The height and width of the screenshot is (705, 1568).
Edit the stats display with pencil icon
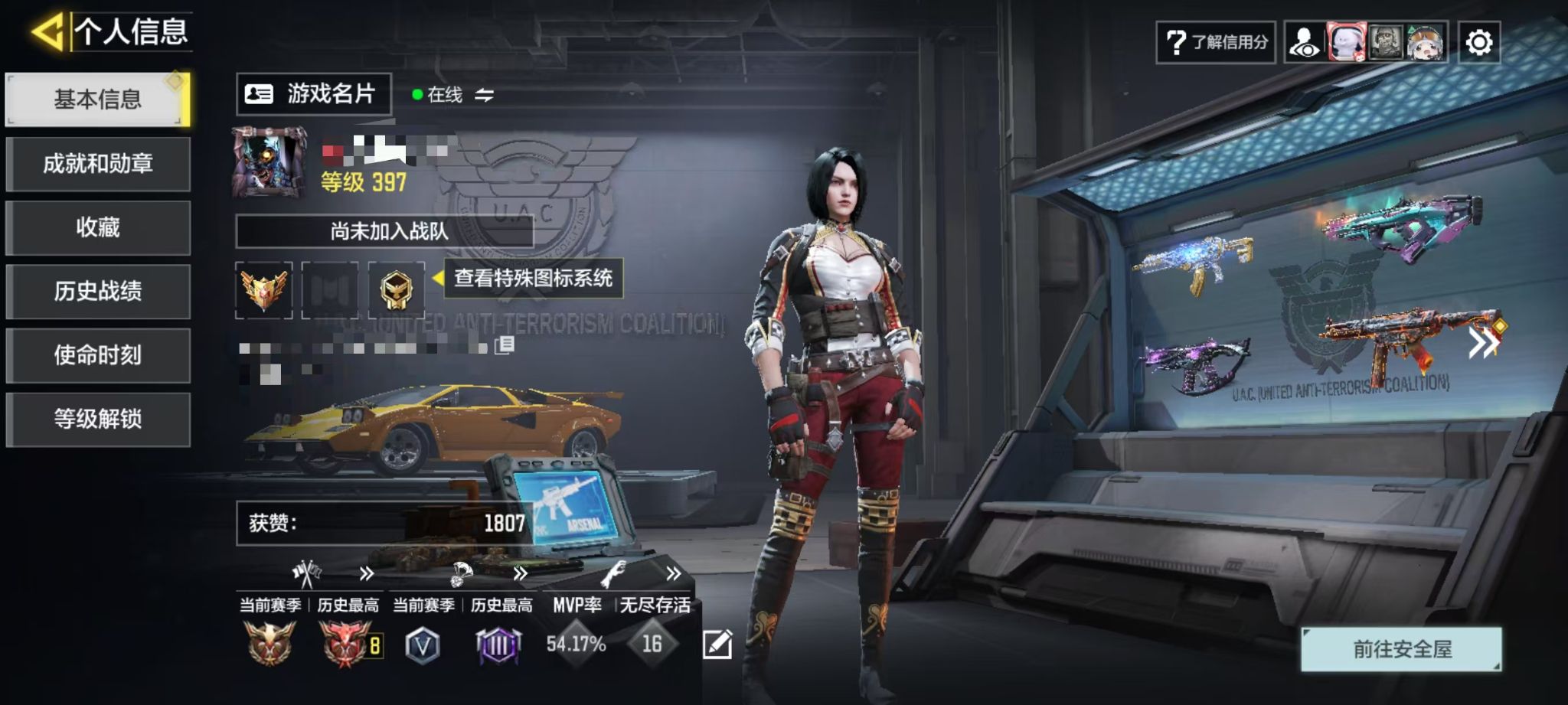click(717, 645)
